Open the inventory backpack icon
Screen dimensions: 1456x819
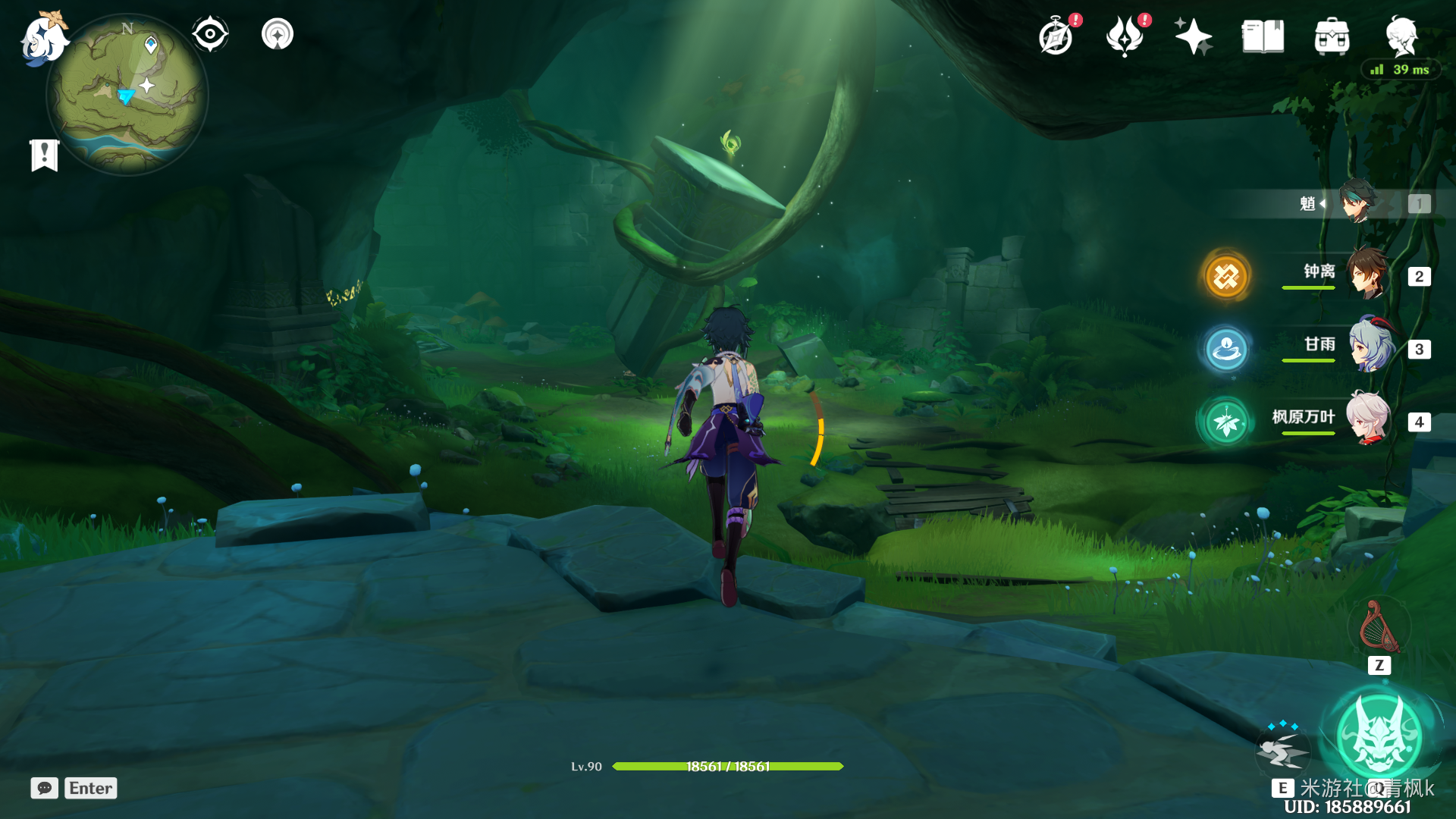[1332, 36]
